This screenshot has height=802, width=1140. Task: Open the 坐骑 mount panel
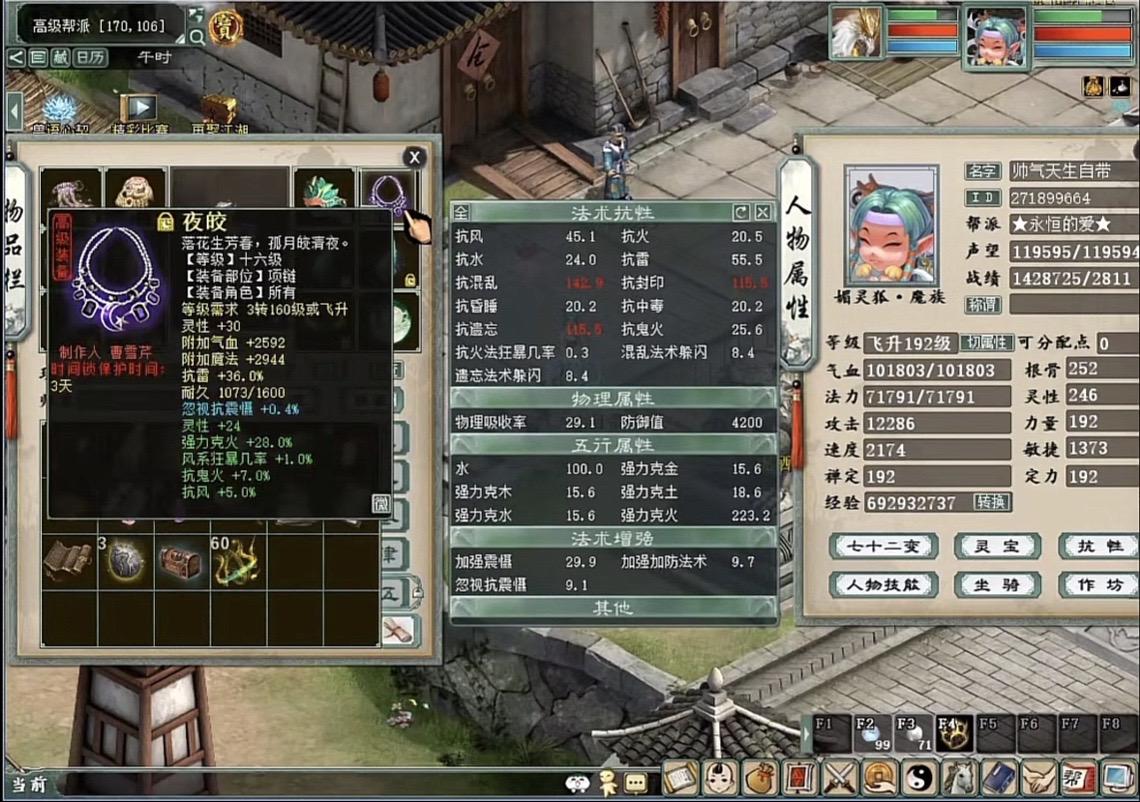[996, 584]
